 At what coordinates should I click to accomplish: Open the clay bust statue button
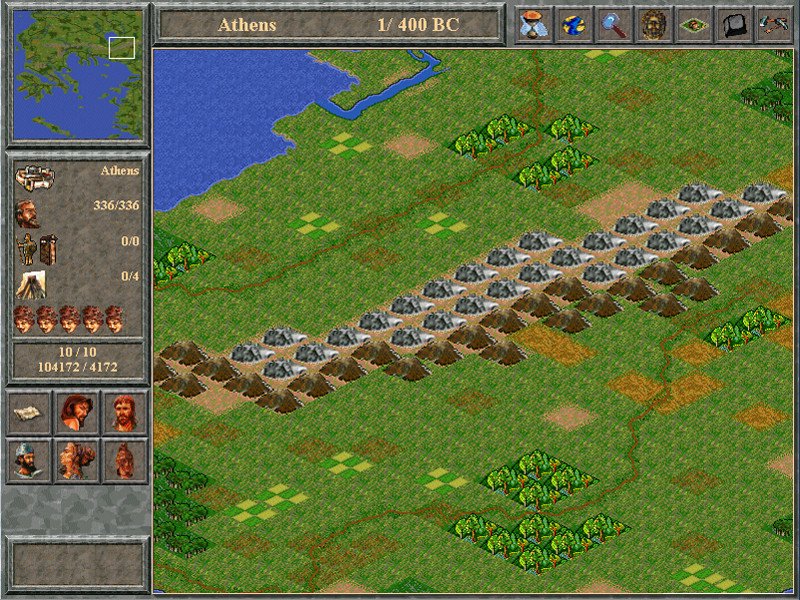(124, 460)
